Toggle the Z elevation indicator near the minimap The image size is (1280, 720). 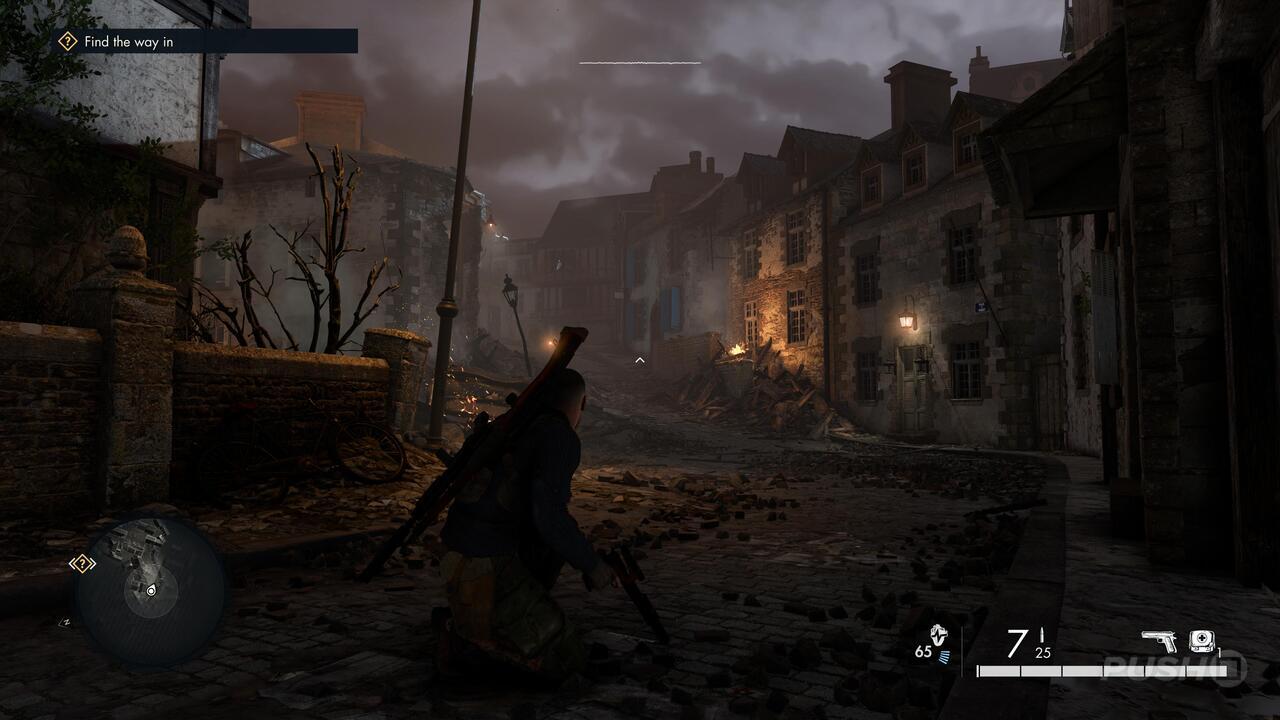65,622
